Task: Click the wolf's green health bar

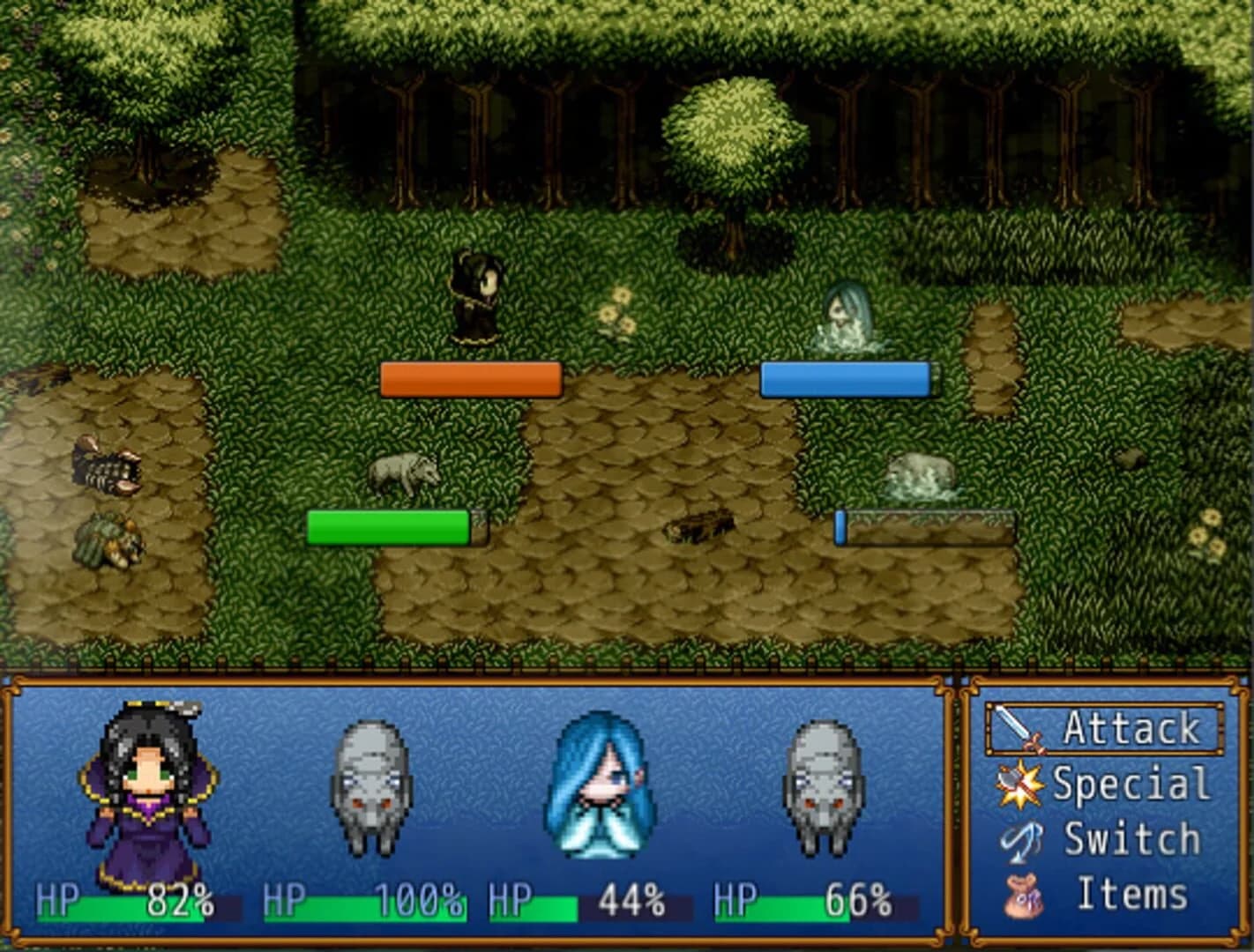Action: (x=388, y=527)
